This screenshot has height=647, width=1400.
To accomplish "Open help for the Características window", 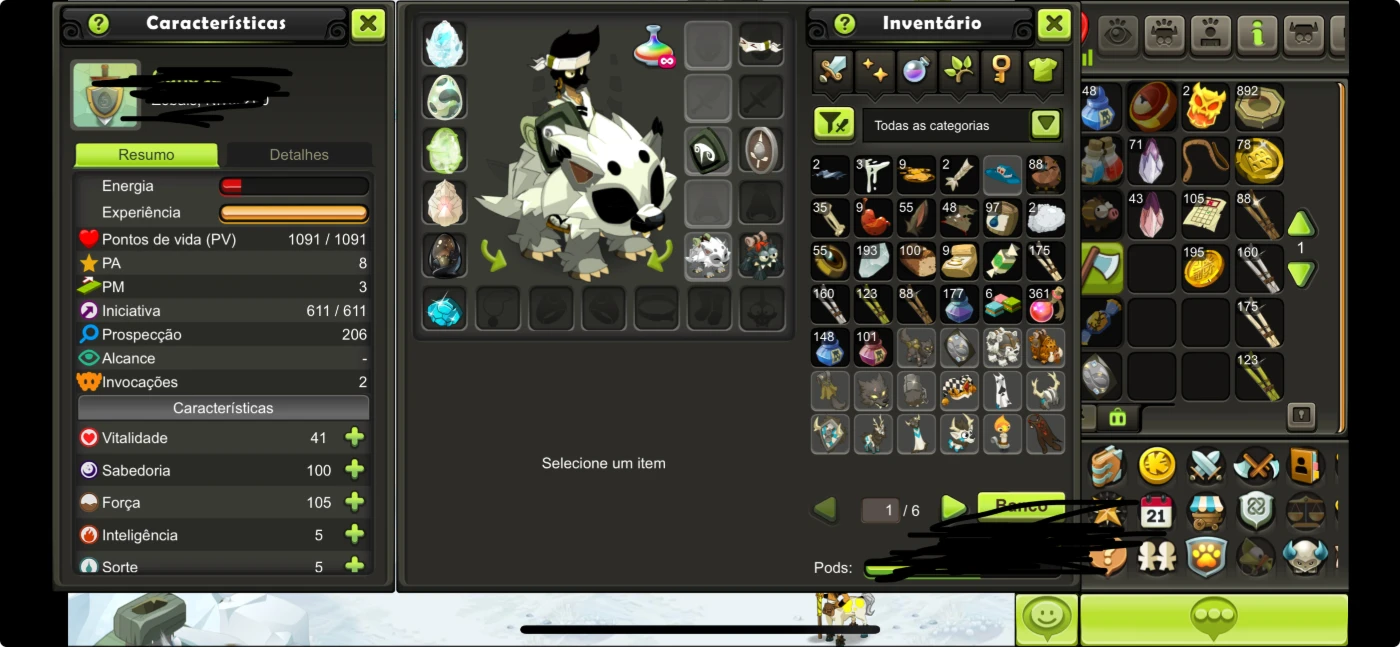I will pyautogui.click(x=98, y=24).
